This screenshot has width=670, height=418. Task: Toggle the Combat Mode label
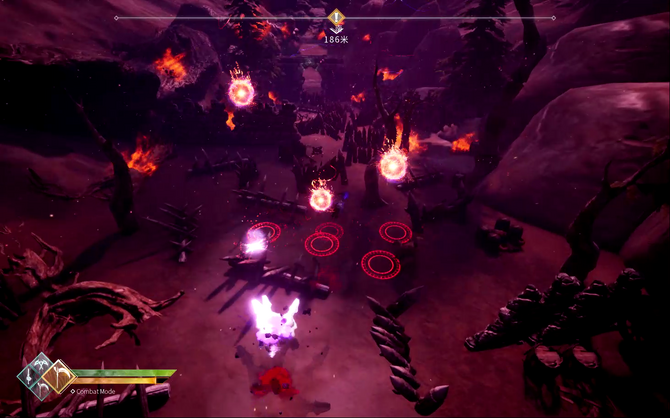(95, 391)
